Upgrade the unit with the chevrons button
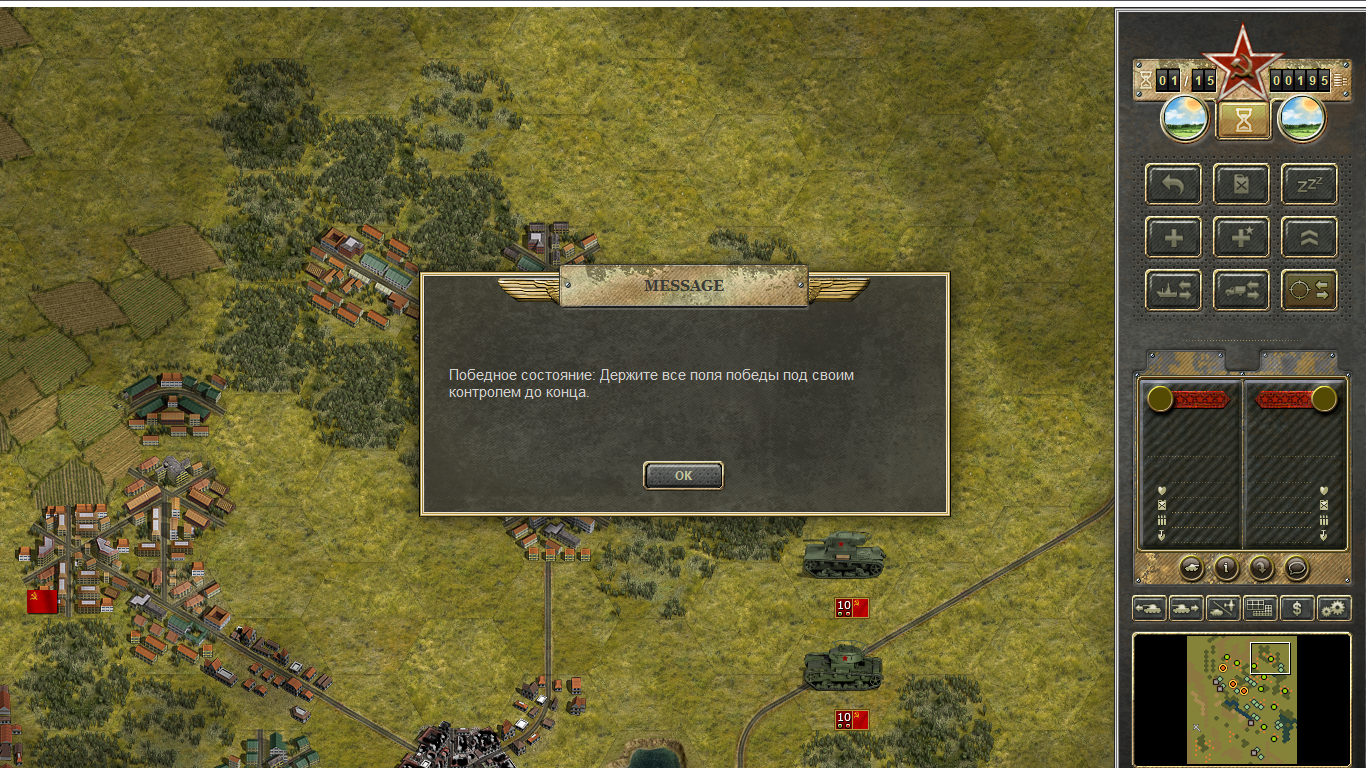 click(x=1309, y=237)
